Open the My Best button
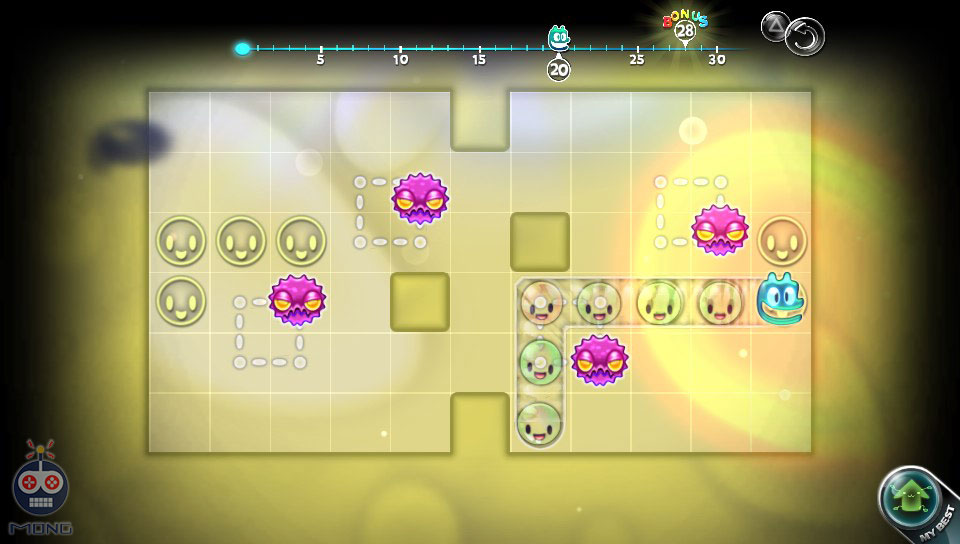 pyautogui.click(x=914, y=502)
